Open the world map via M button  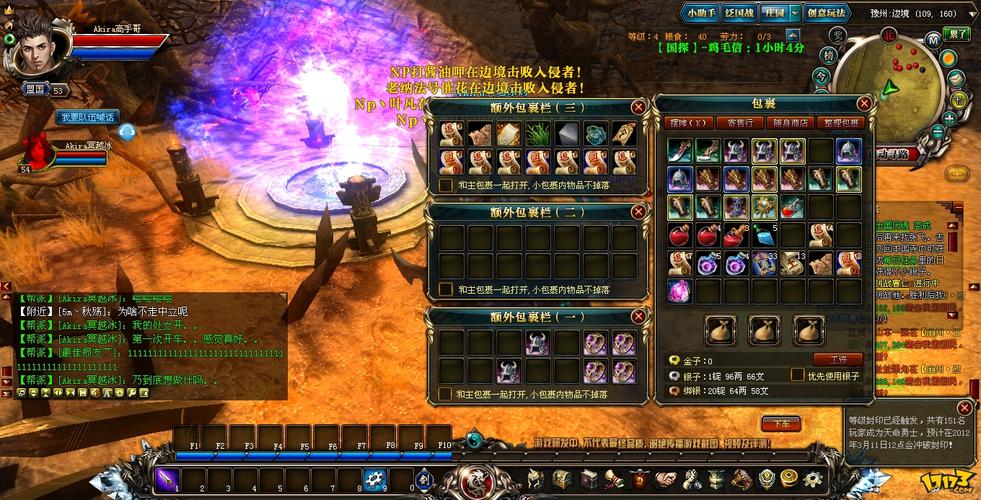[932, 40]
